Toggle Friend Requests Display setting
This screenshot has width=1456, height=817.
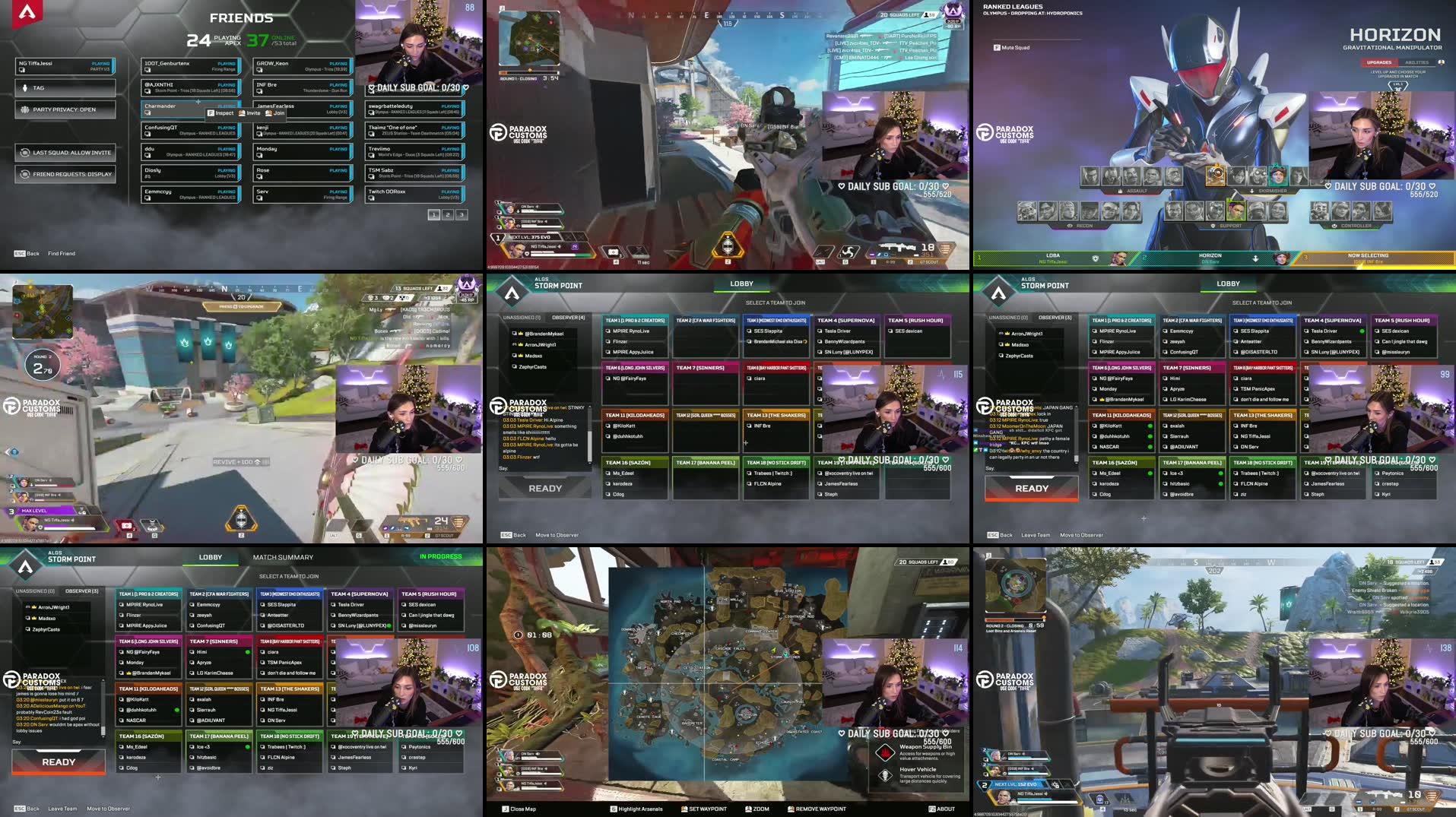pos(65,174)
